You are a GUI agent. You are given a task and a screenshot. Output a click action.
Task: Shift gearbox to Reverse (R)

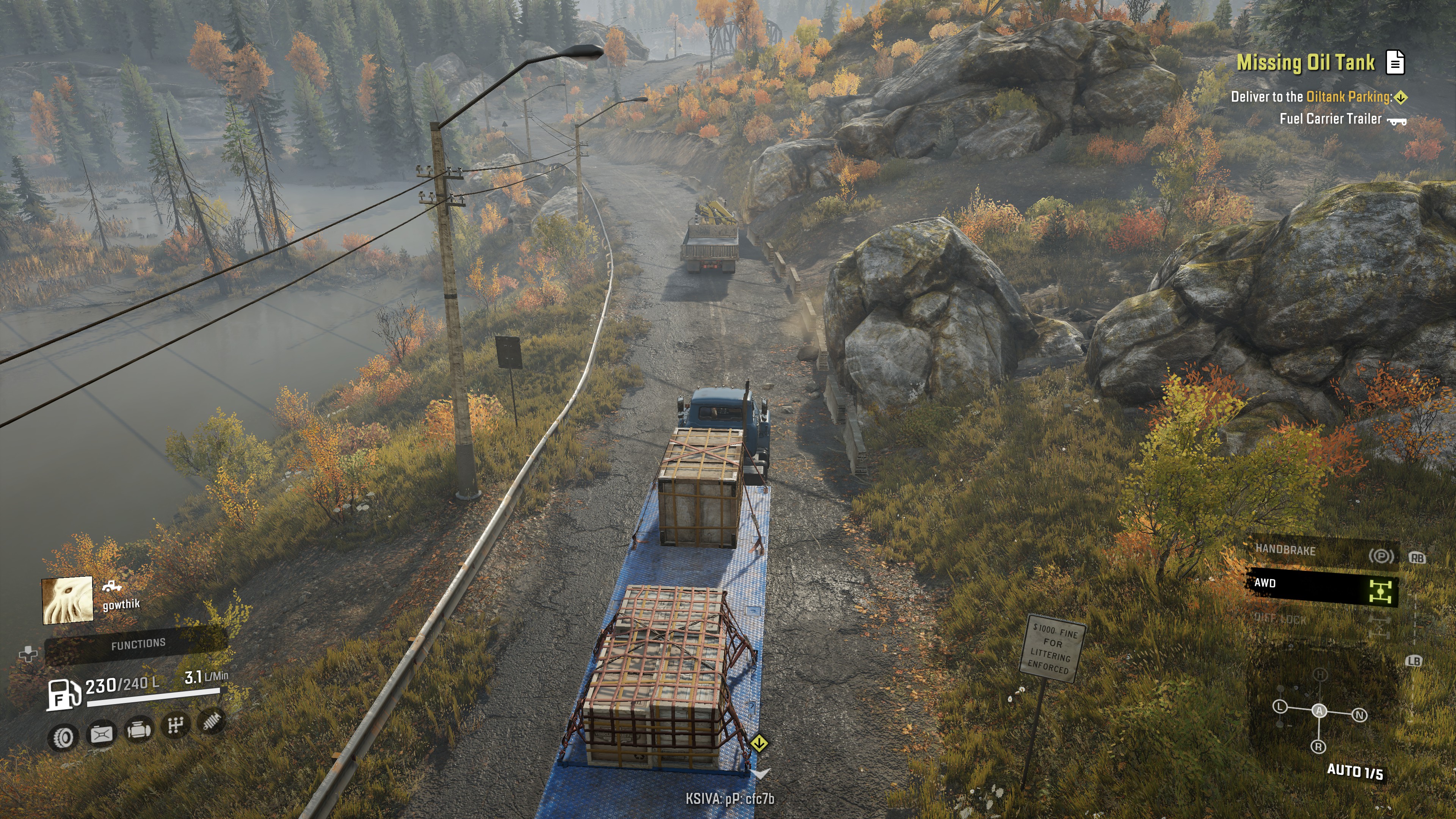point(1318,747)
